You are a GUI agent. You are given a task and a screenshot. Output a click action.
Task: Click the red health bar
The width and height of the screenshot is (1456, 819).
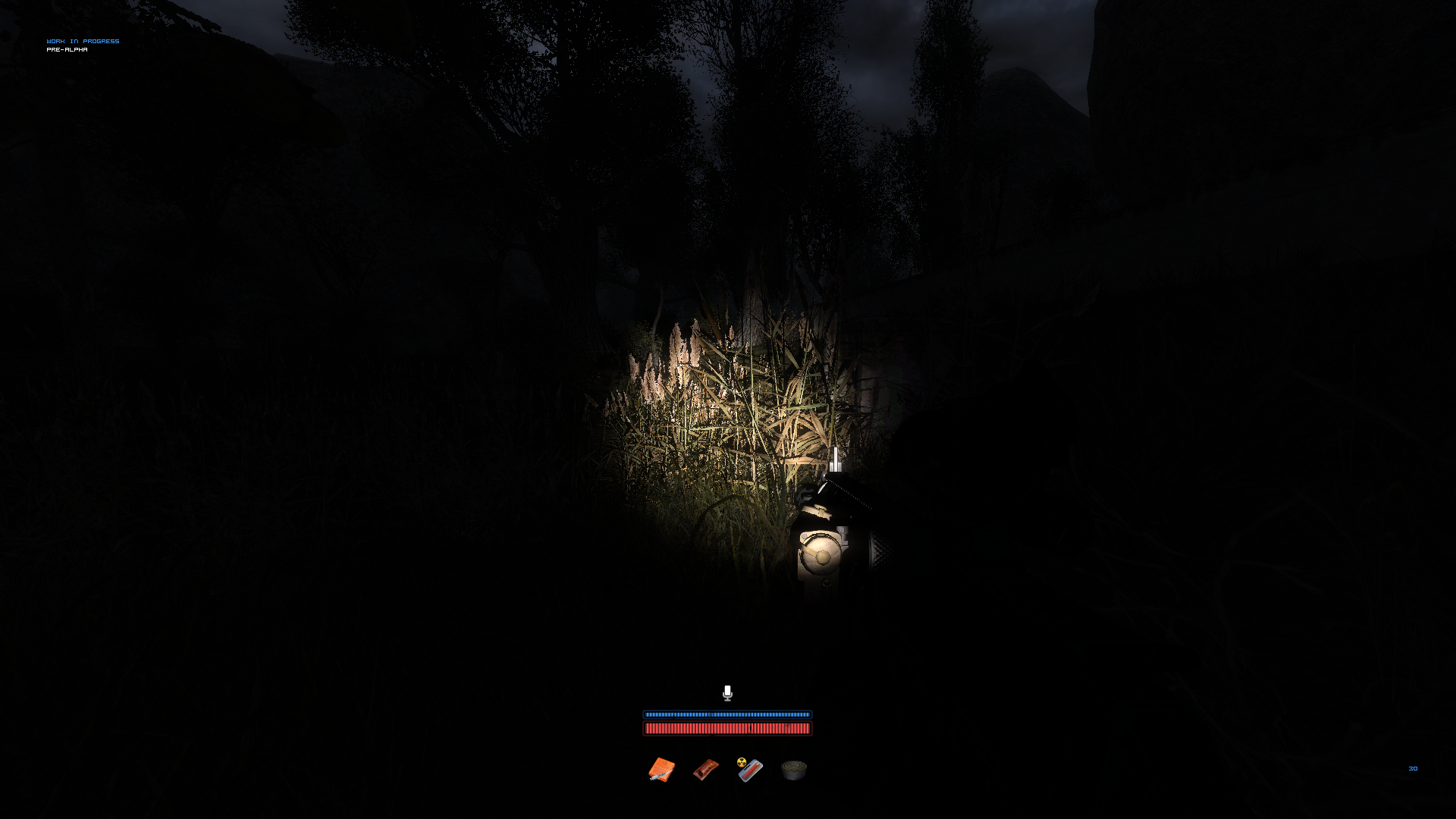pos(727,729)
